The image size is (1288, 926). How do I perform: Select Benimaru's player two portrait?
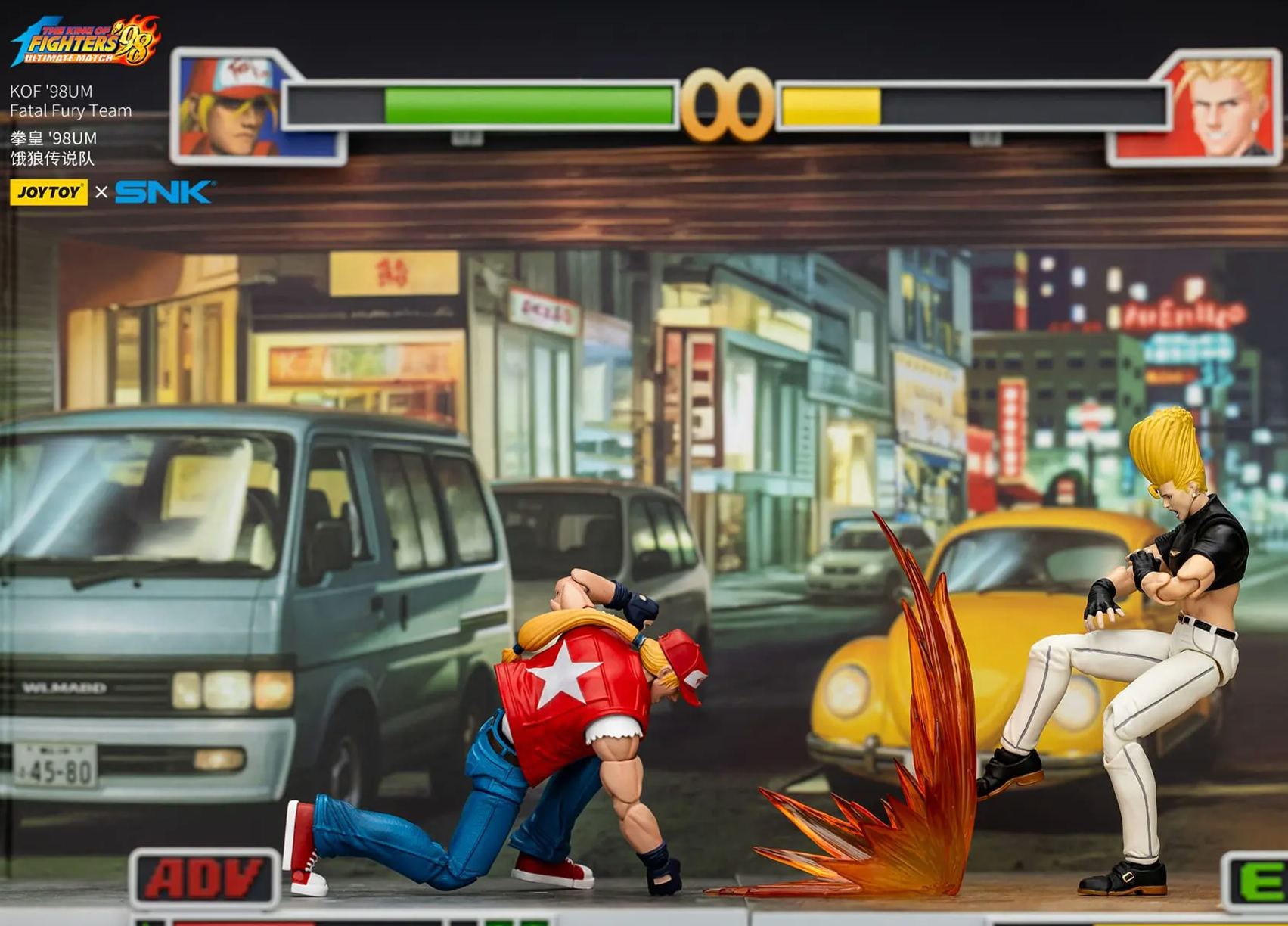[1214, 107]
